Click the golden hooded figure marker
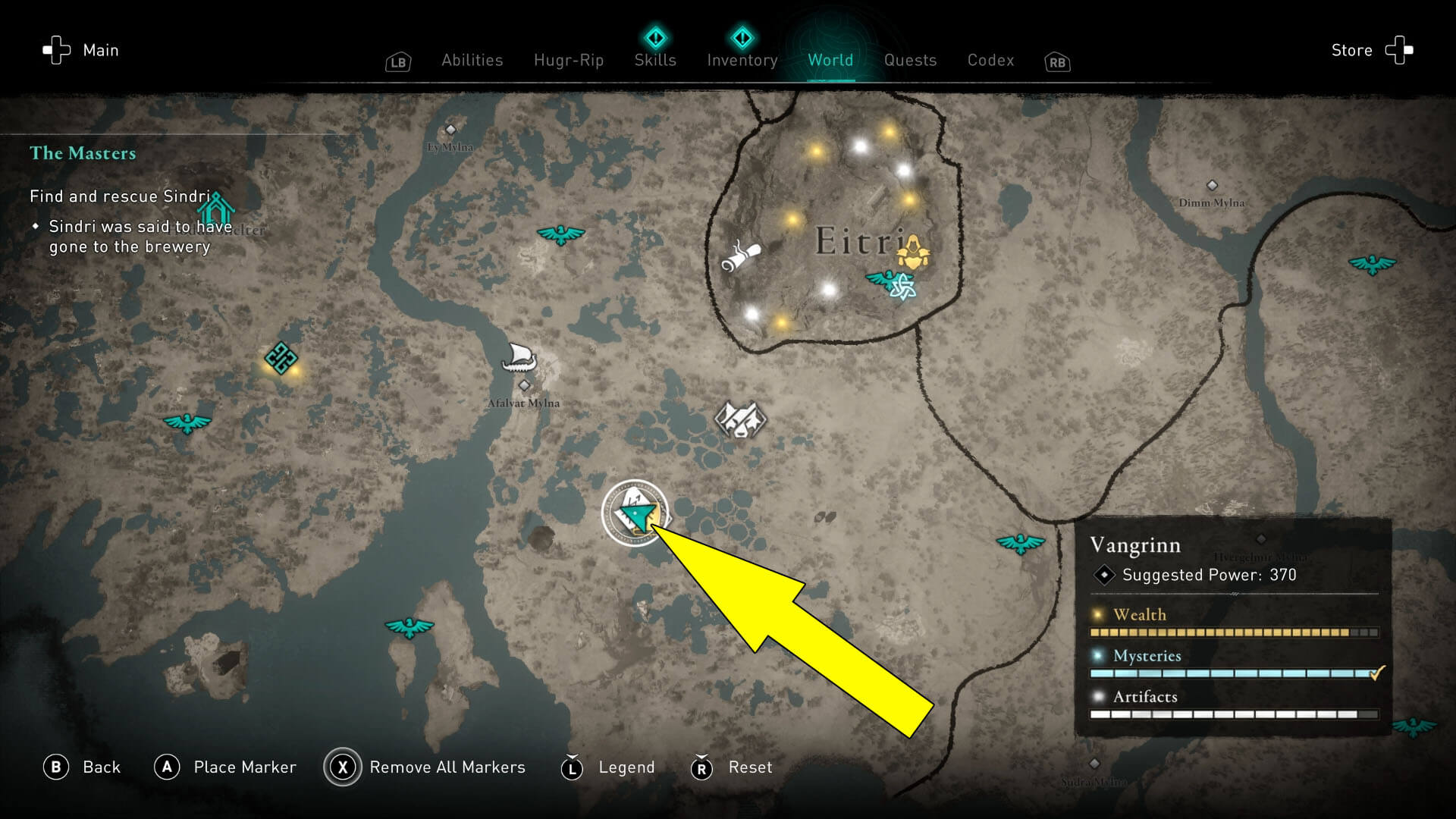The image size is (1456, 819). pyautogui.click(x=914, y=251)
